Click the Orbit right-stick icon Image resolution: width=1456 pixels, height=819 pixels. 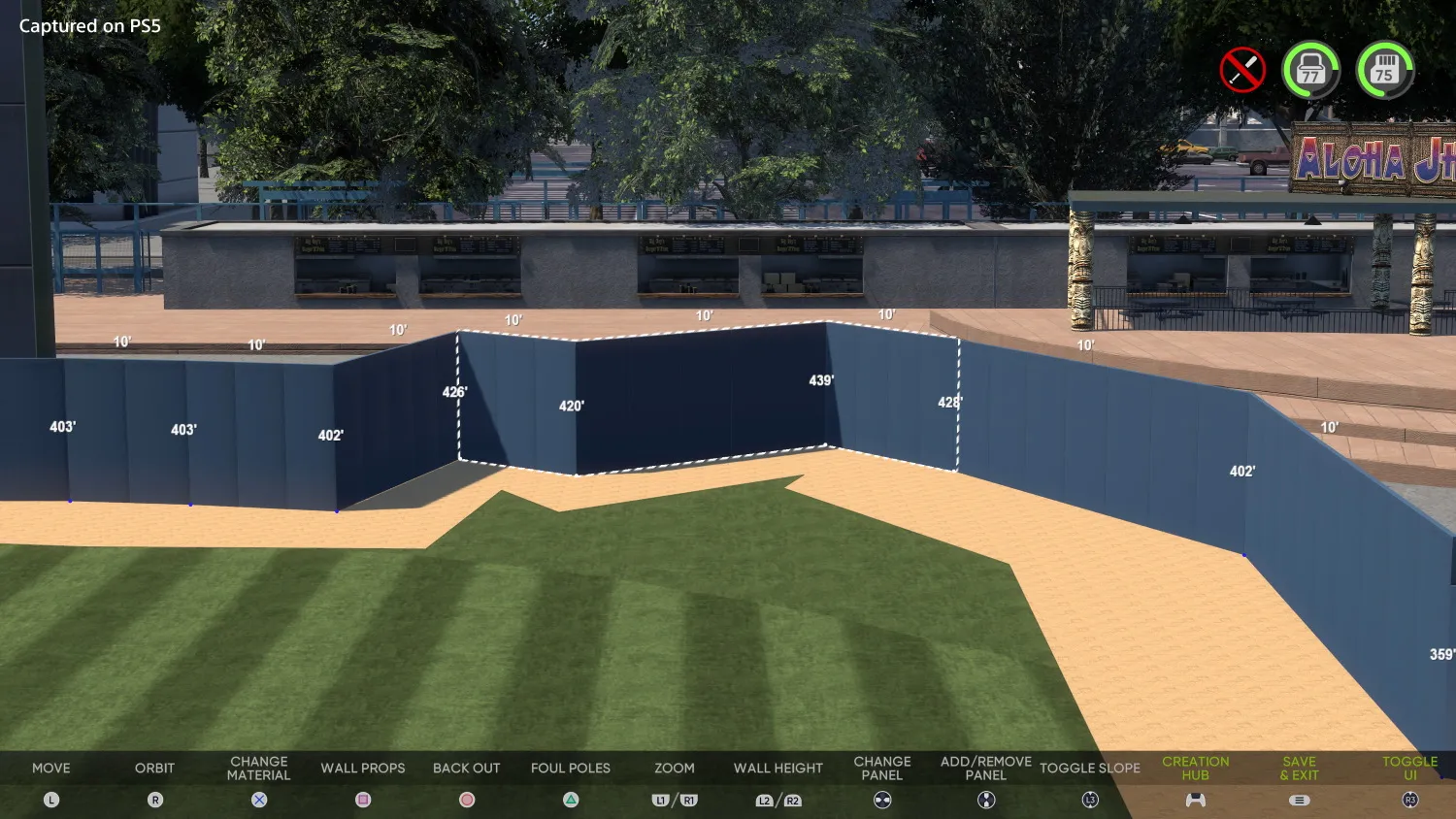tap(155, 800)
